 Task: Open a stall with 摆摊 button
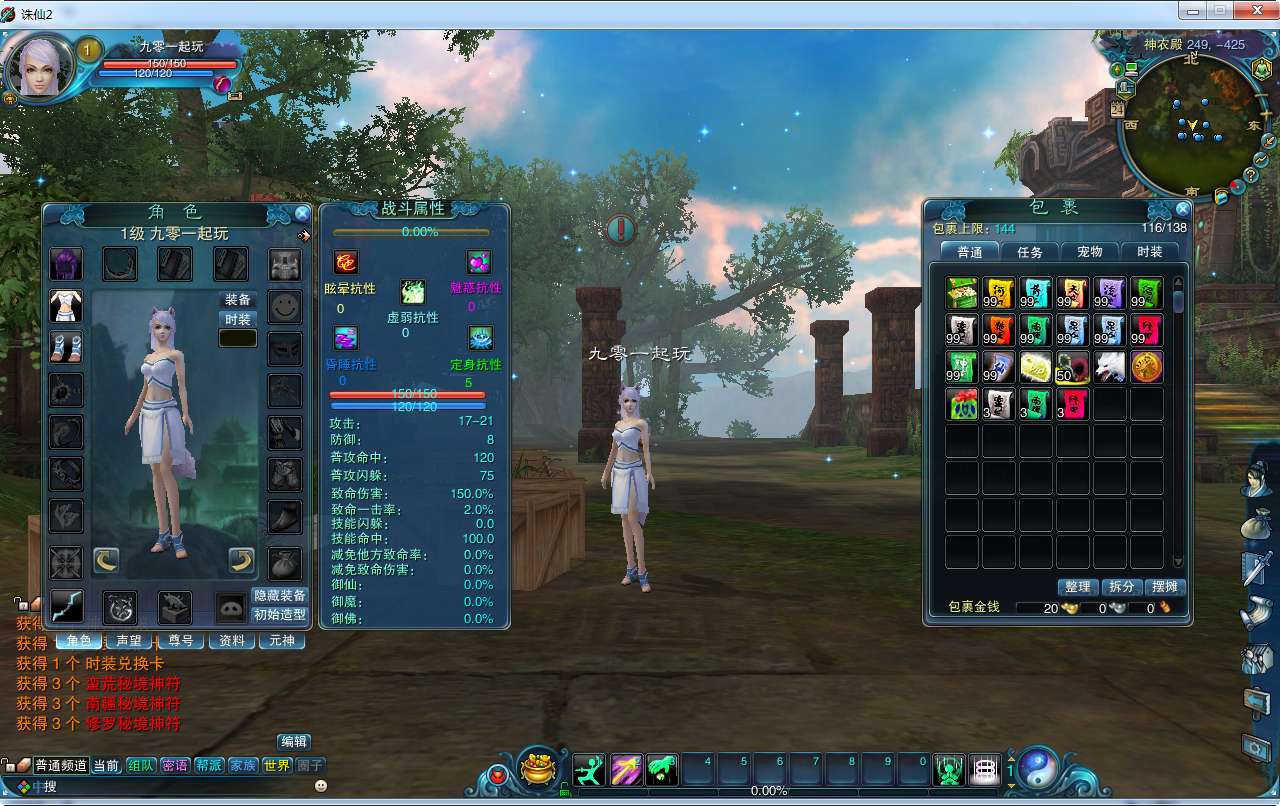[x=1165, y=587]
